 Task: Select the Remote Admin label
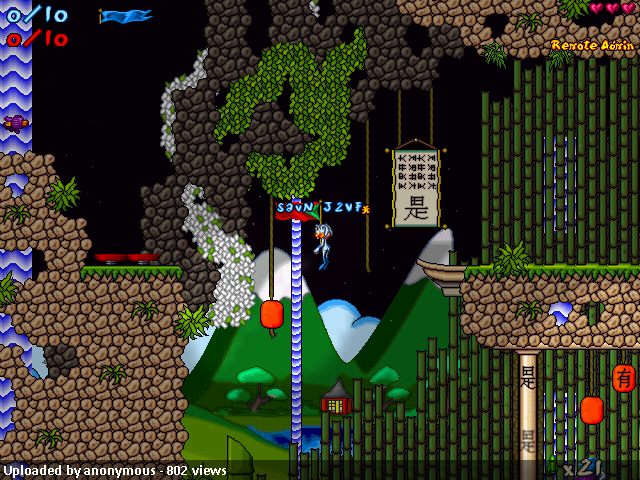[x=592, y=45]
